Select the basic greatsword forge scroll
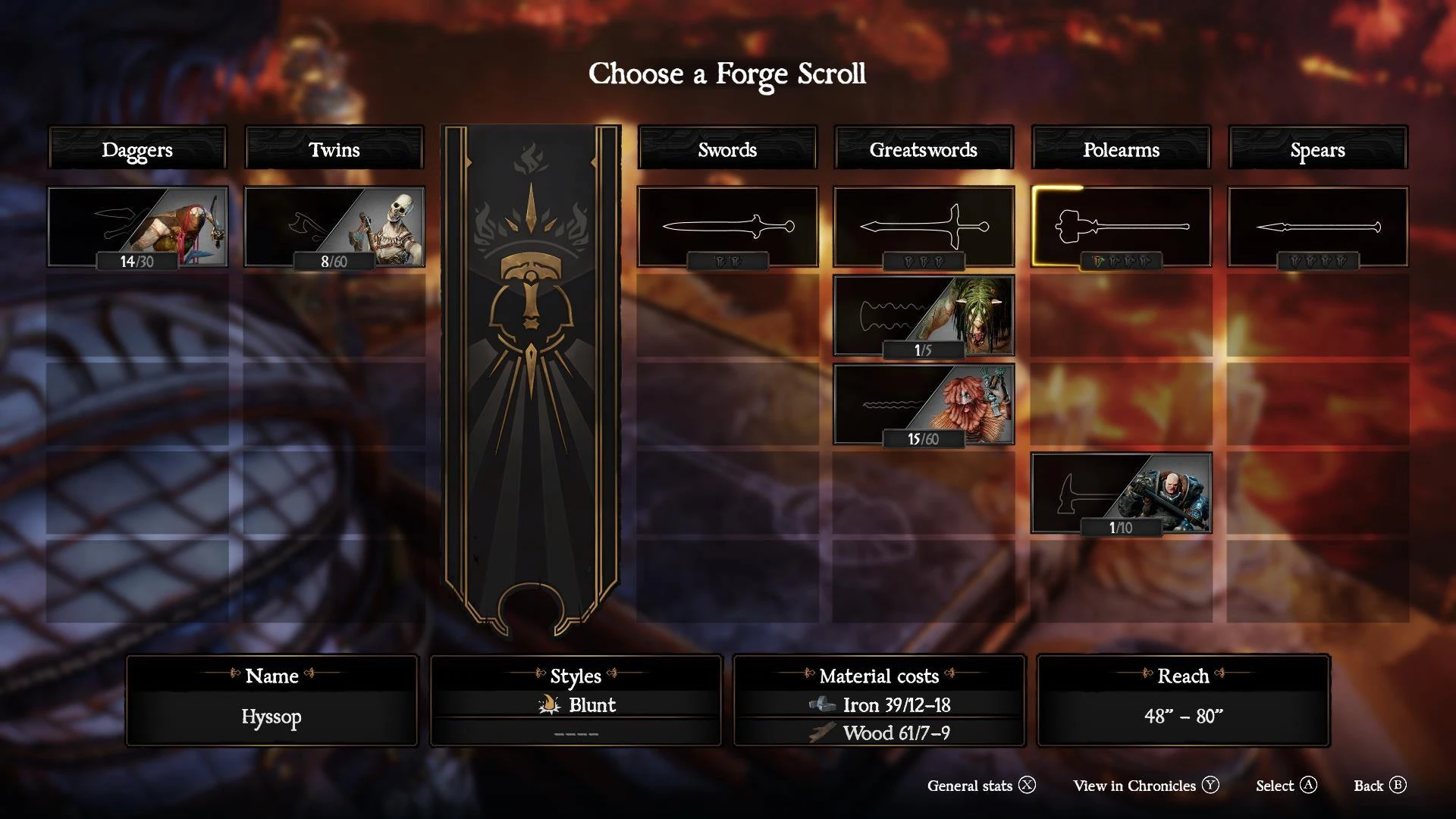This screenshot has height=819, width=1456. pyautogui.click(x=923, y=227)
